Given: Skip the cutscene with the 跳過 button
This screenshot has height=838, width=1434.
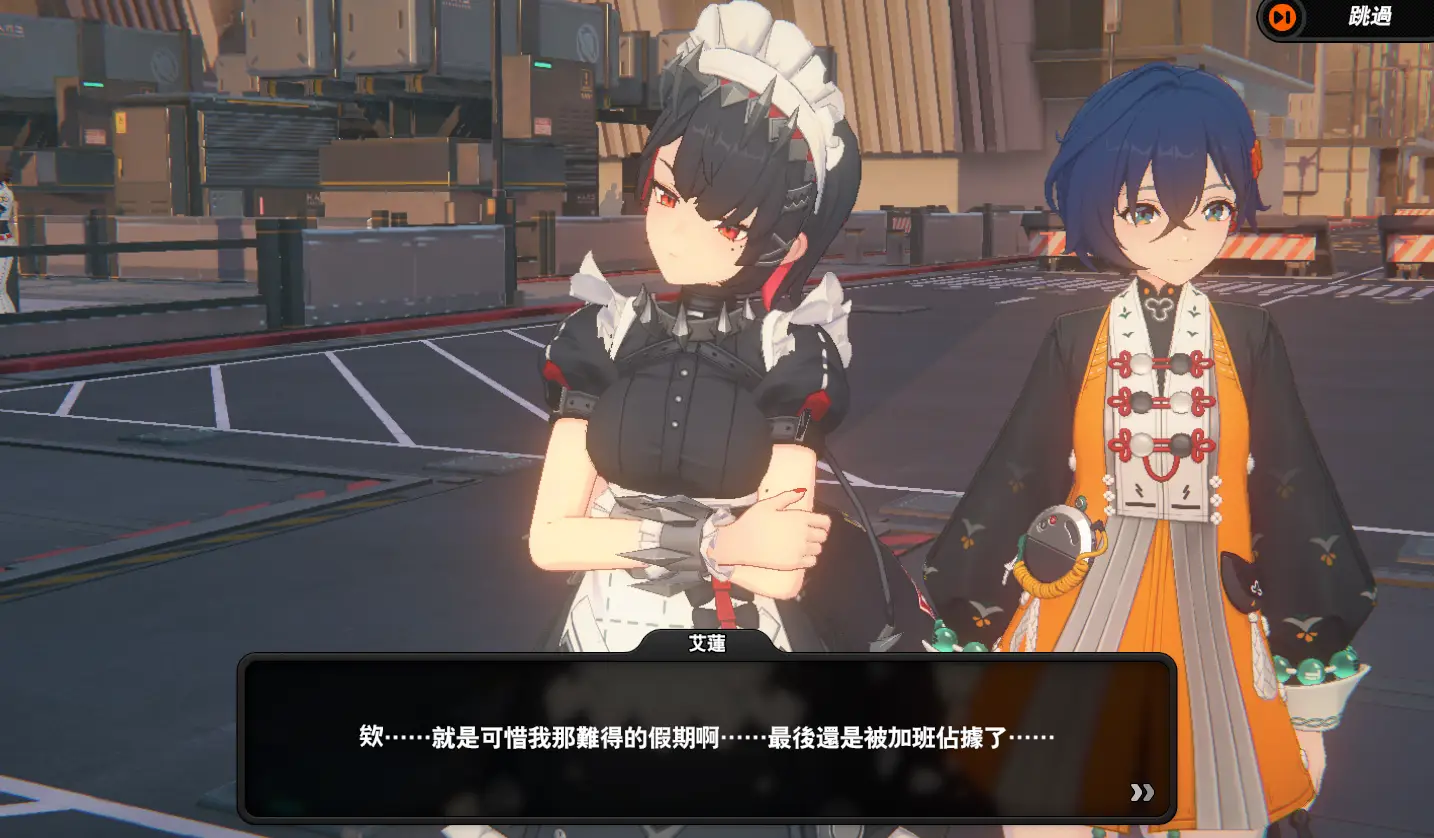Looking at the screenshot, I should coord(1344,18).
